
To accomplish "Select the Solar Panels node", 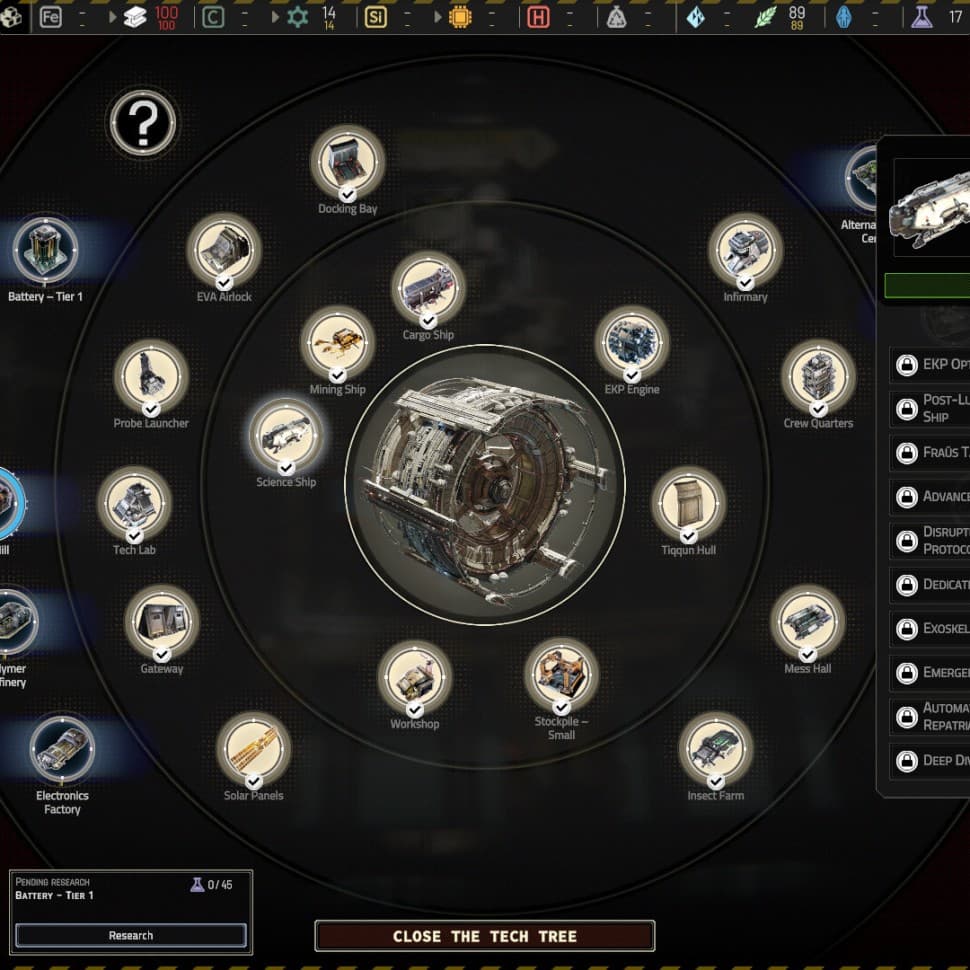I will [x=254, y=749].
